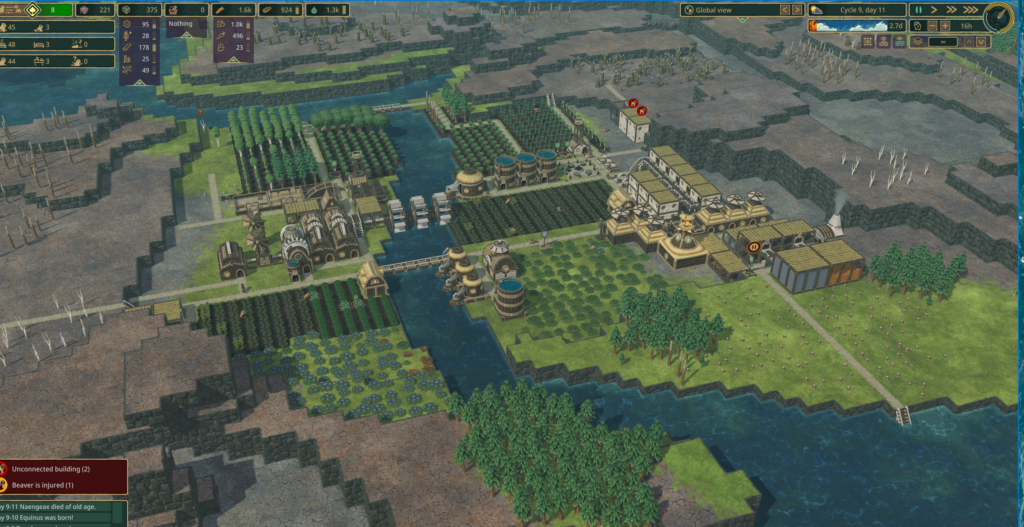Open the Naengeax died of old age notification
Screen dimensions: 1024x527
click(62, 506)
